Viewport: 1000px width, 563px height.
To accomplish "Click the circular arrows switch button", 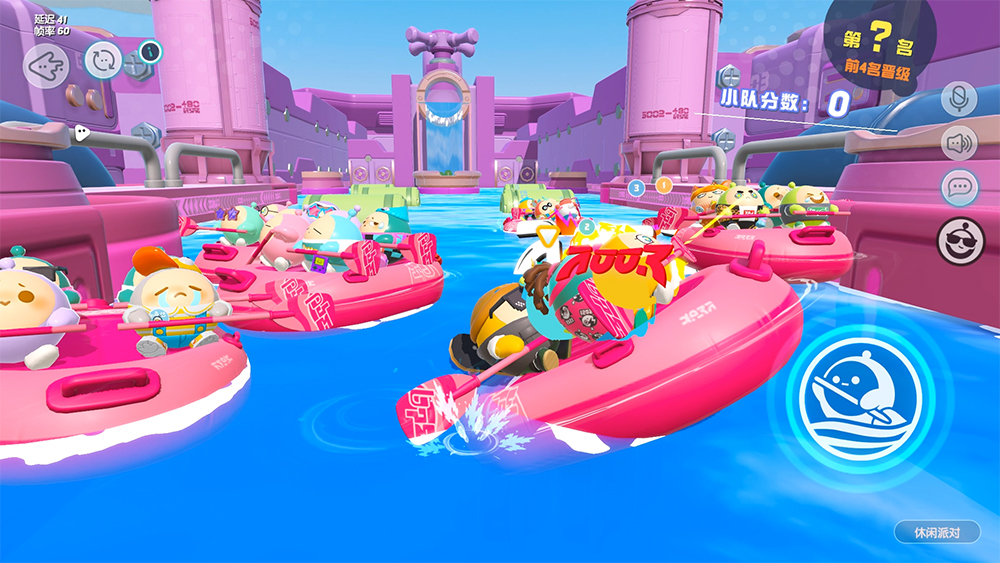I will pos(103,61).
